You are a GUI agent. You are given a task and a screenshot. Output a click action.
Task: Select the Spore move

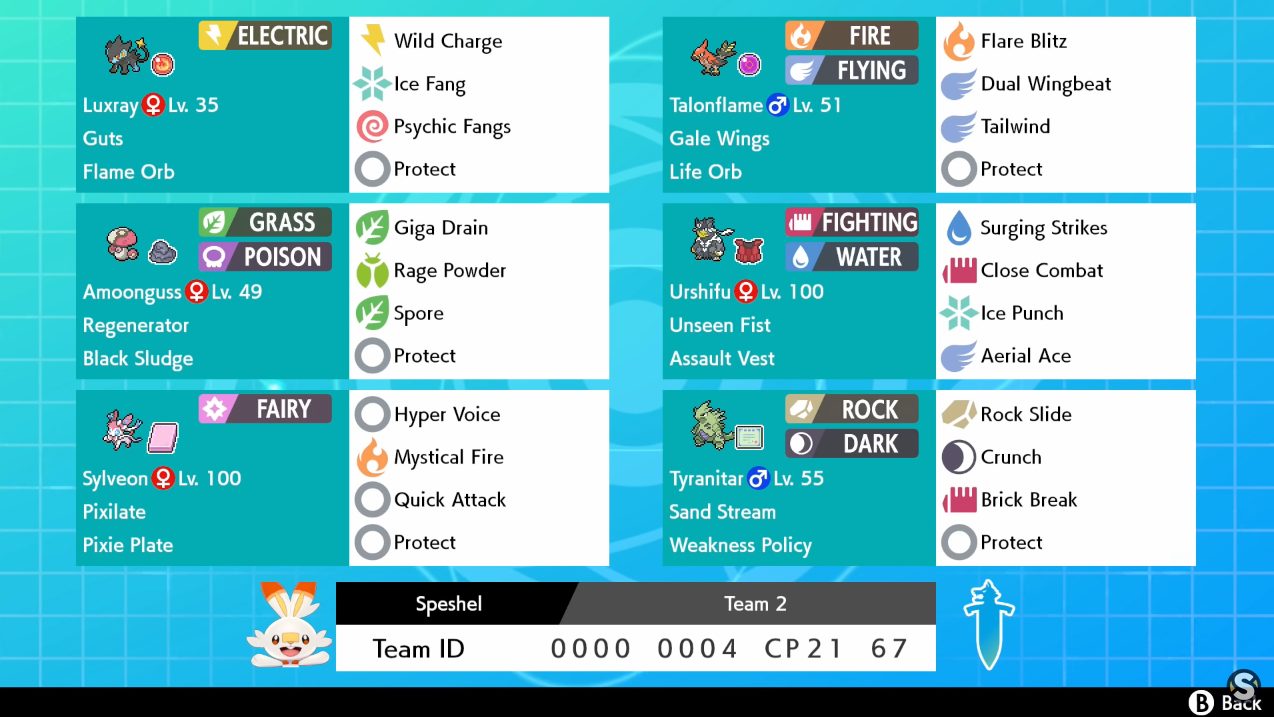[x=418, y=313]
